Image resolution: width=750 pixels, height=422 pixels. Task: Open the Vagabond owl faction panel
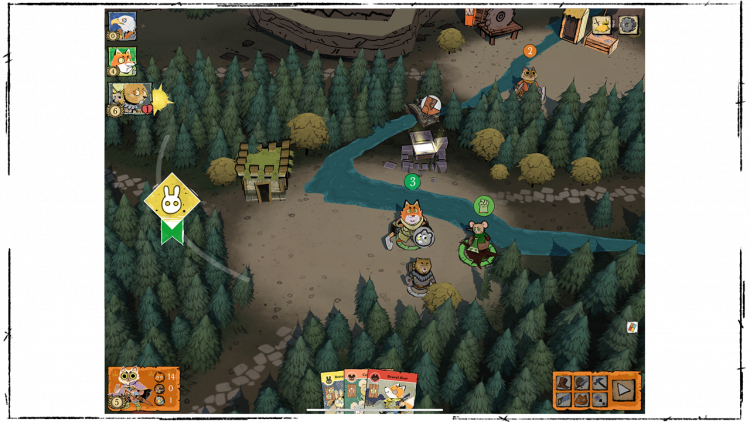click(x=143, y=388)
